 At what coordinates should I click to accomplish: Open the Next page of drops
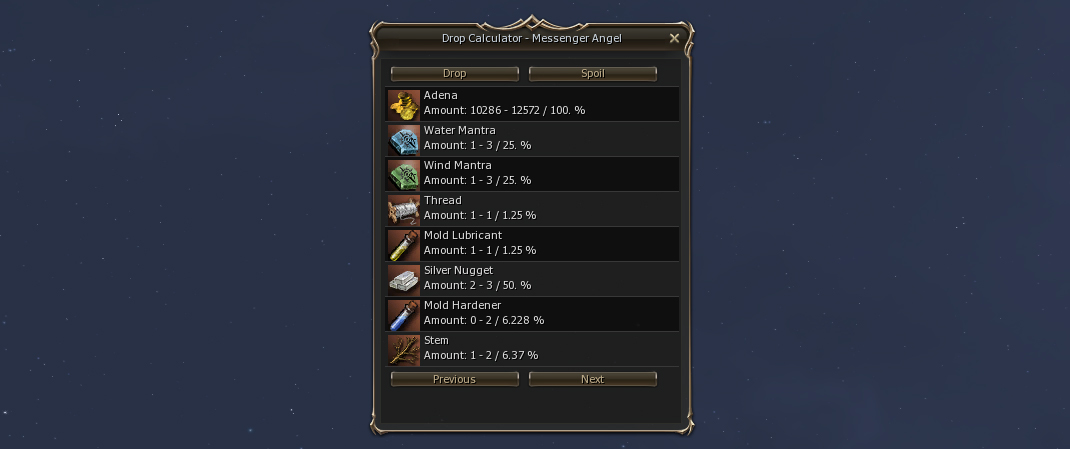[x=592, y=379]
